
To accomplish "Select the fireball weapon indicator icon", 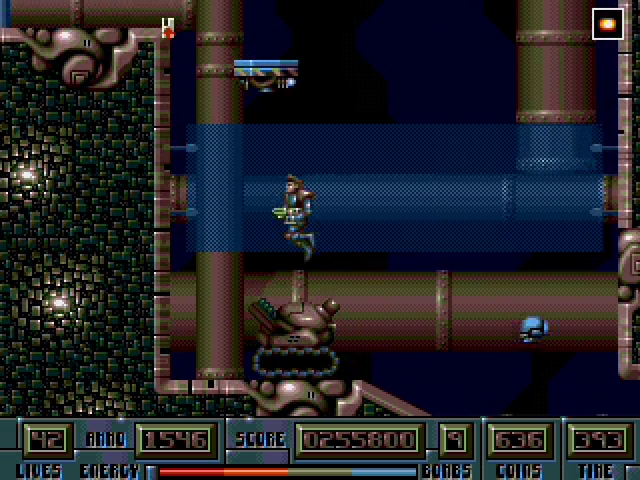I will pos(607,24).
